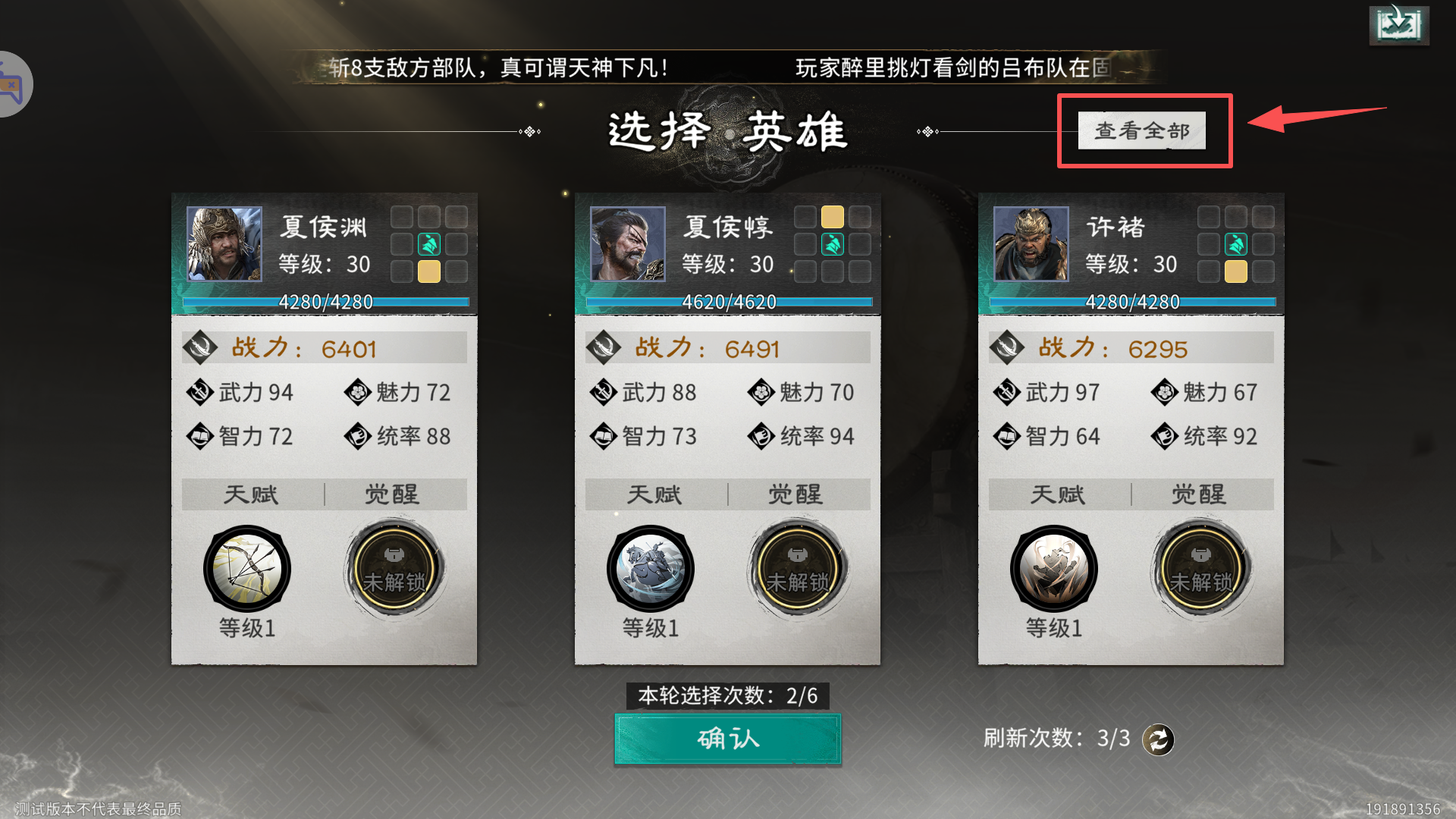Screen dimensions: 1456x819
Task: Click the 武力 attribute icon on 夏侯渊's card
Action: 199,393
